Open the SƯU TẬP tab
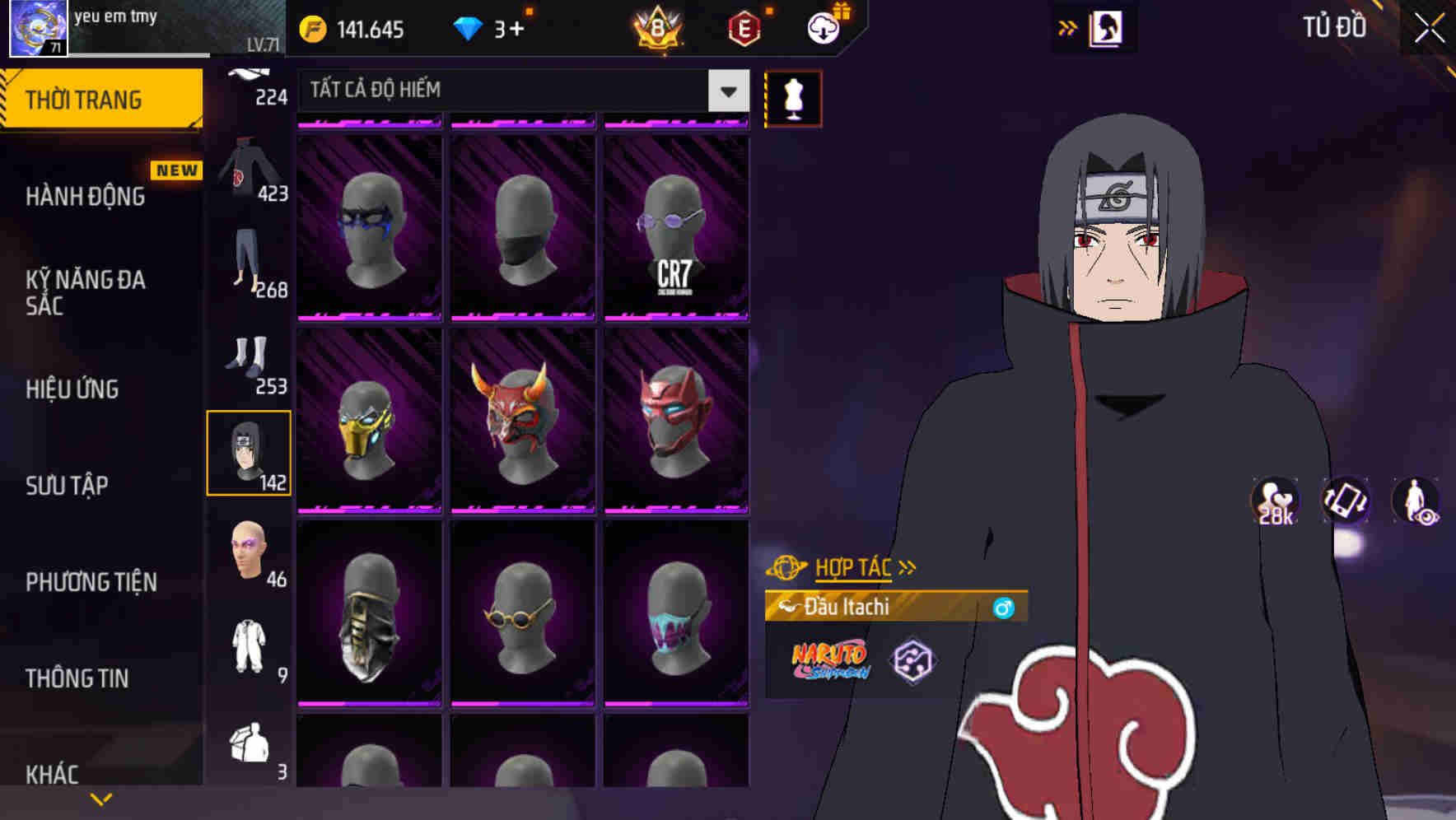Viewport: 1456px width, 820px height. point(68,486)
